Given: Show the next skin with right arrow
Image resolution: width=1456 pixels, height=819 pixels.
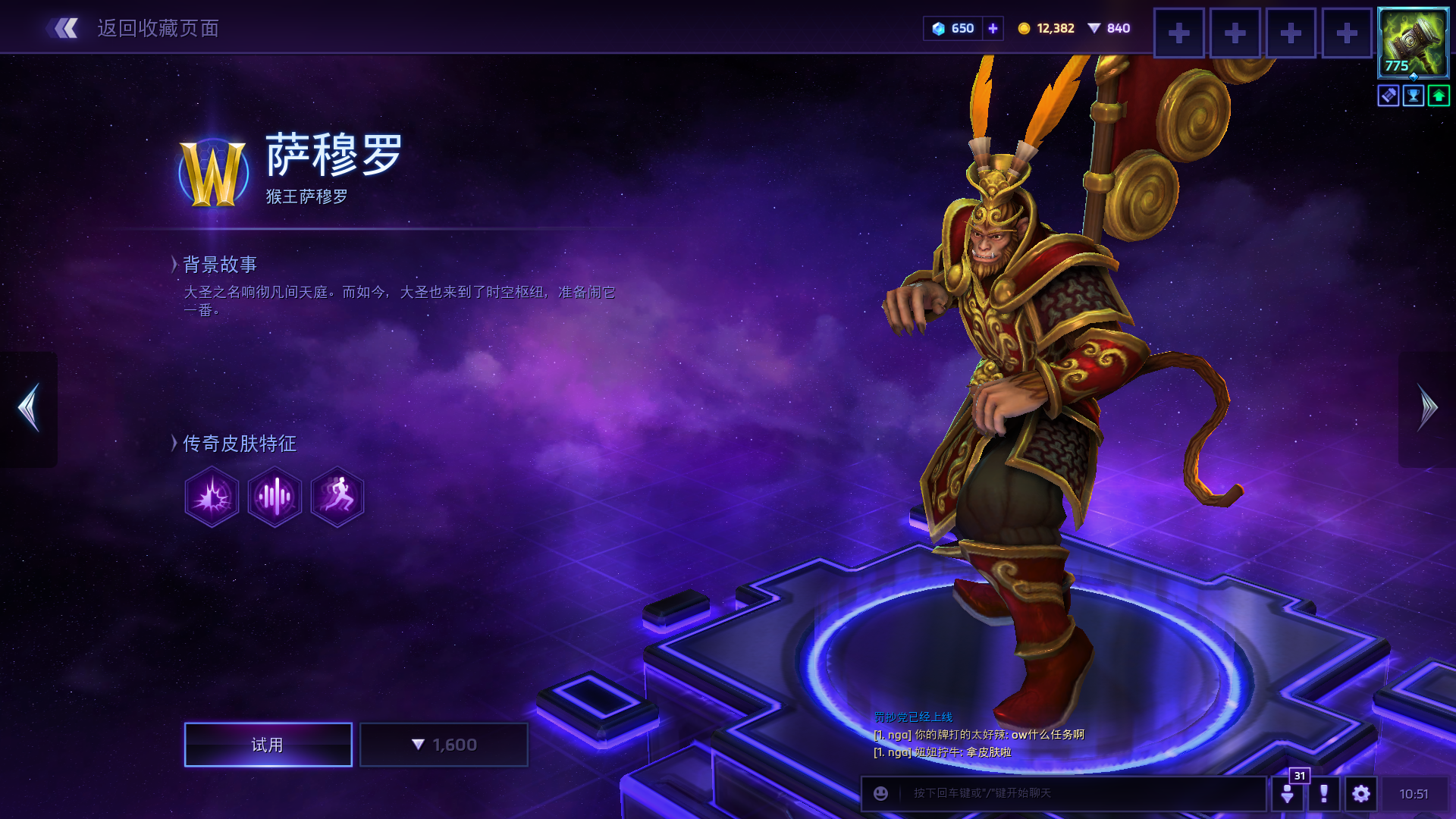Looking at the screenshot, I should pos(1427,408).
